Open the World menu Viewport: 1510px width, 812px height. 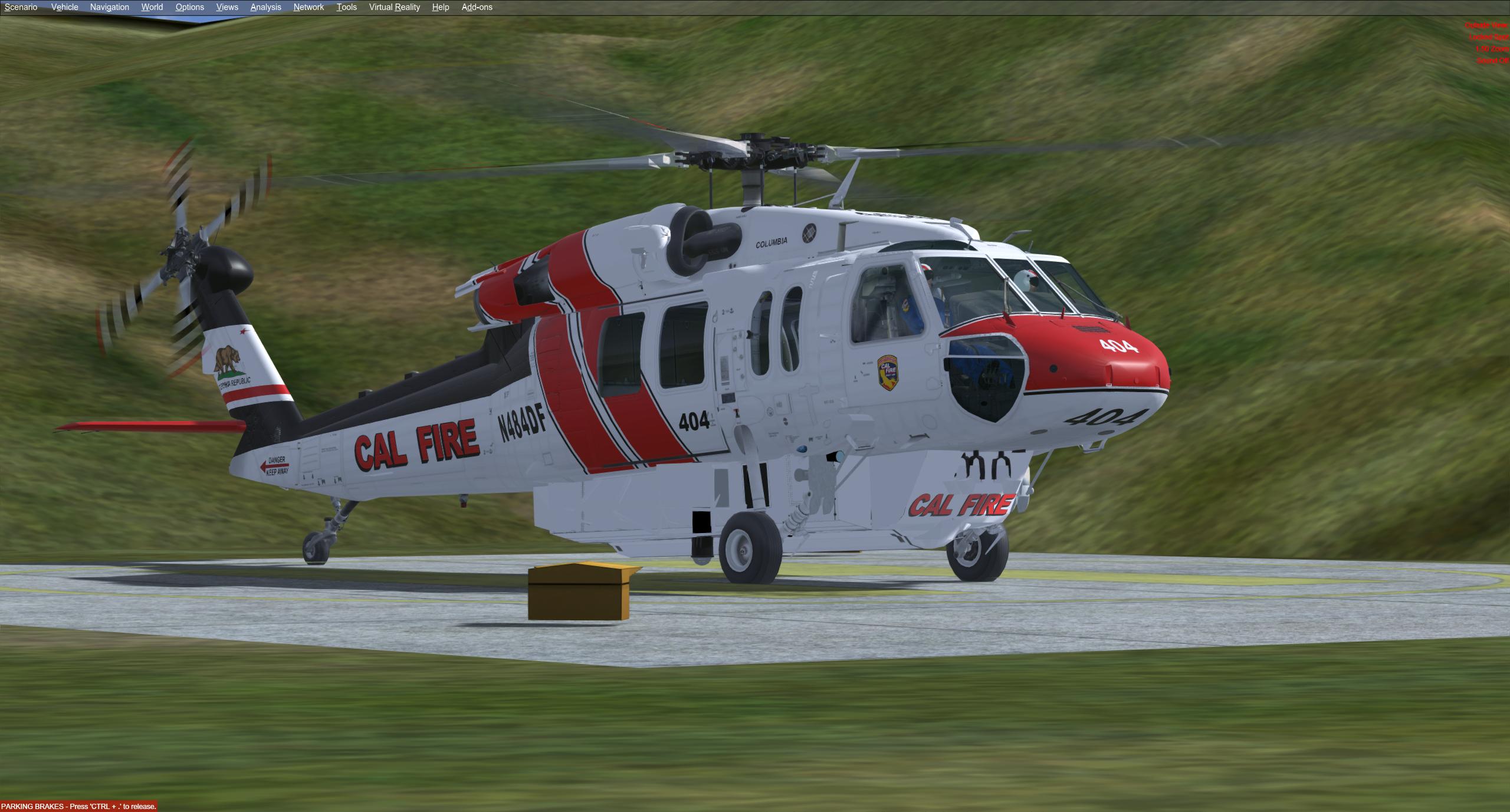(152, 7)
